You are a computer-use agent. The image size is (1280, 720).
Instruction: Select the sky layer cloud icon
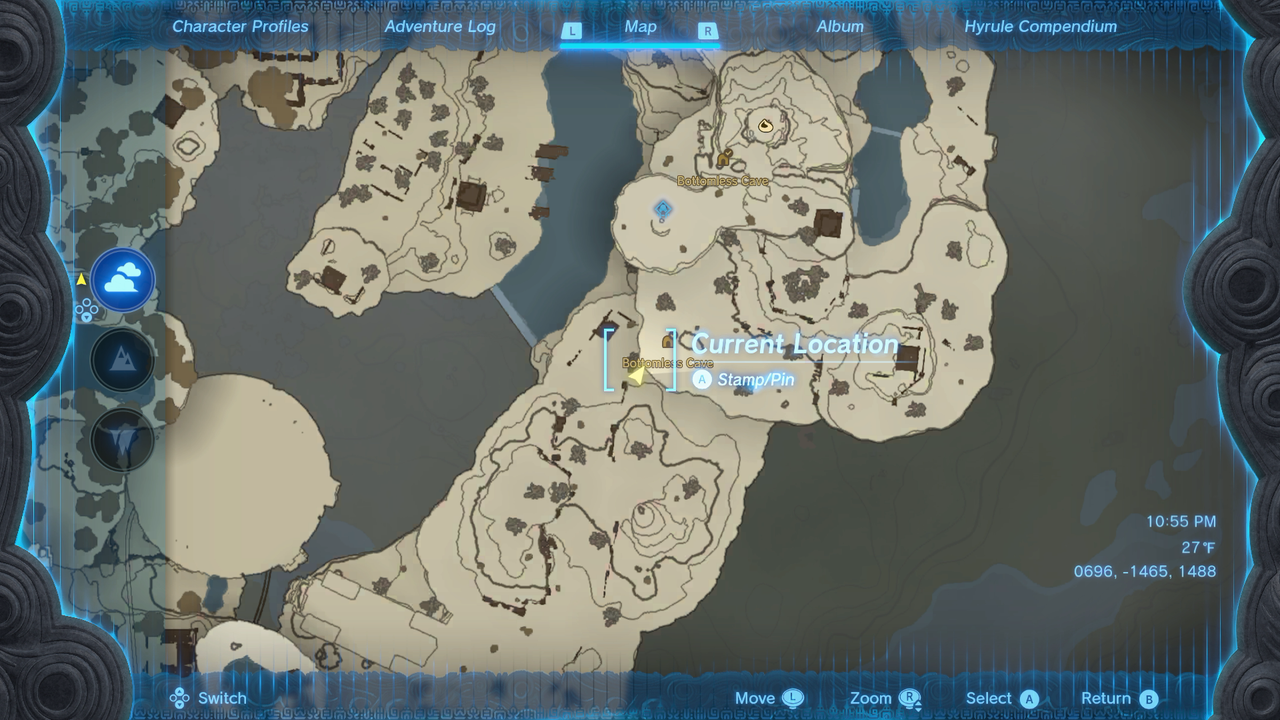point(123,281)
